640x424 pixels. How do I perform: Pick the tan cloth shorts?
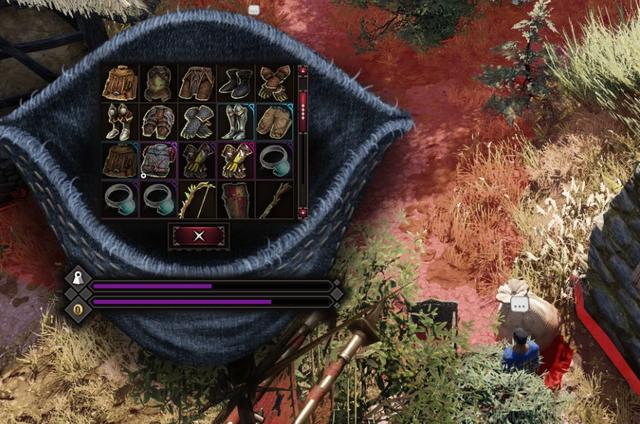274,122
